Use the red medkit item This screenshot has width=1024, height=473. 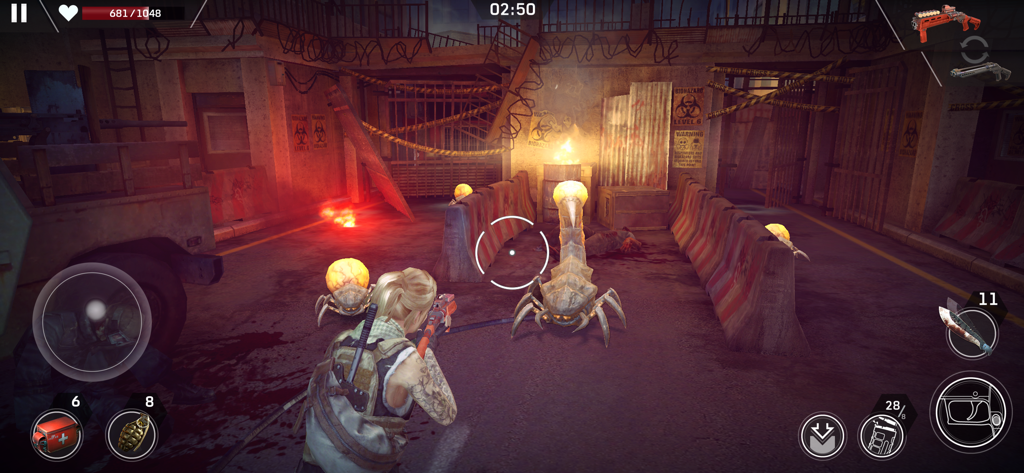pyautogui.click(x=56, y=435)
